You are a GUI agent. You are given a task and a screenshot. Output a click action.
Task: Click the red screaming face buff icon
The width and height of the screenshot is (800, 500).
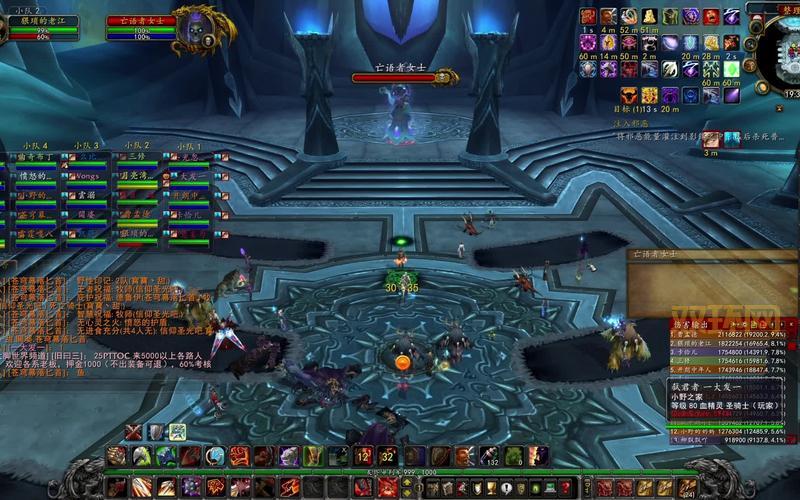tap(711, 16)
